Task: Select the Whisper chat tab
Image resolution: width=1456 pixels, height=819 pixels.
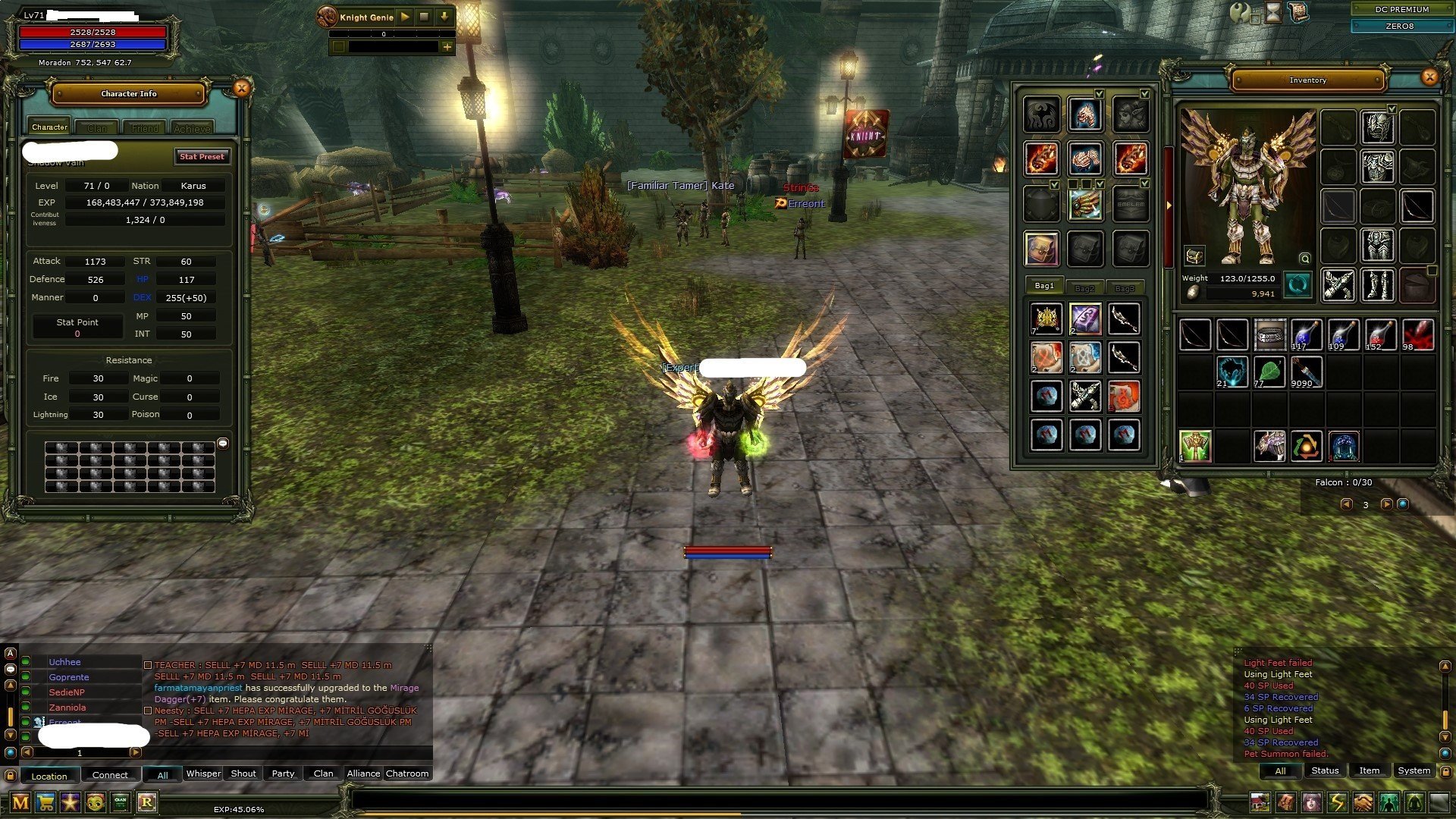Action: [x=203, y=773]
